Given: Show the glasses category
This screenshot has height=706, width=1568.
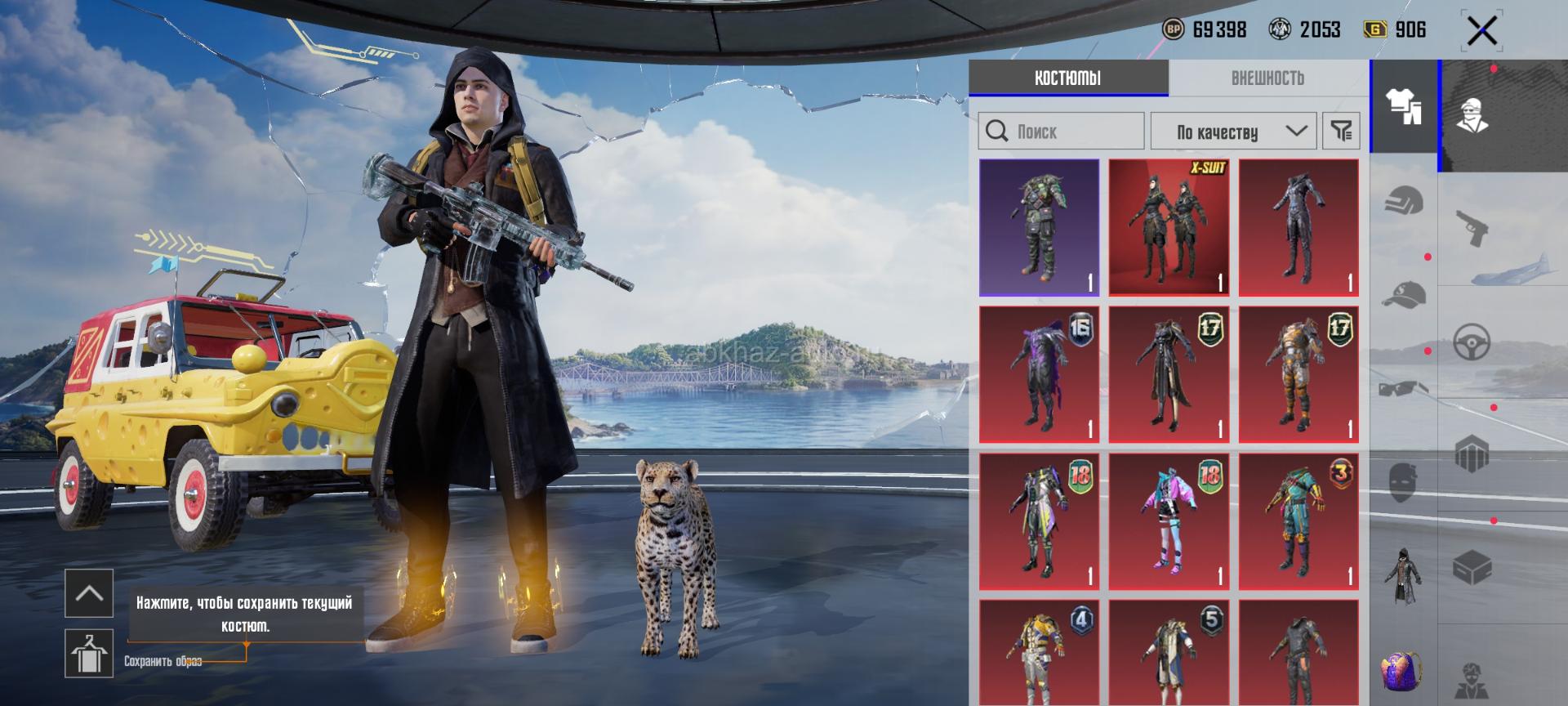Looking at the screenshot, I should click(1404, 388).
